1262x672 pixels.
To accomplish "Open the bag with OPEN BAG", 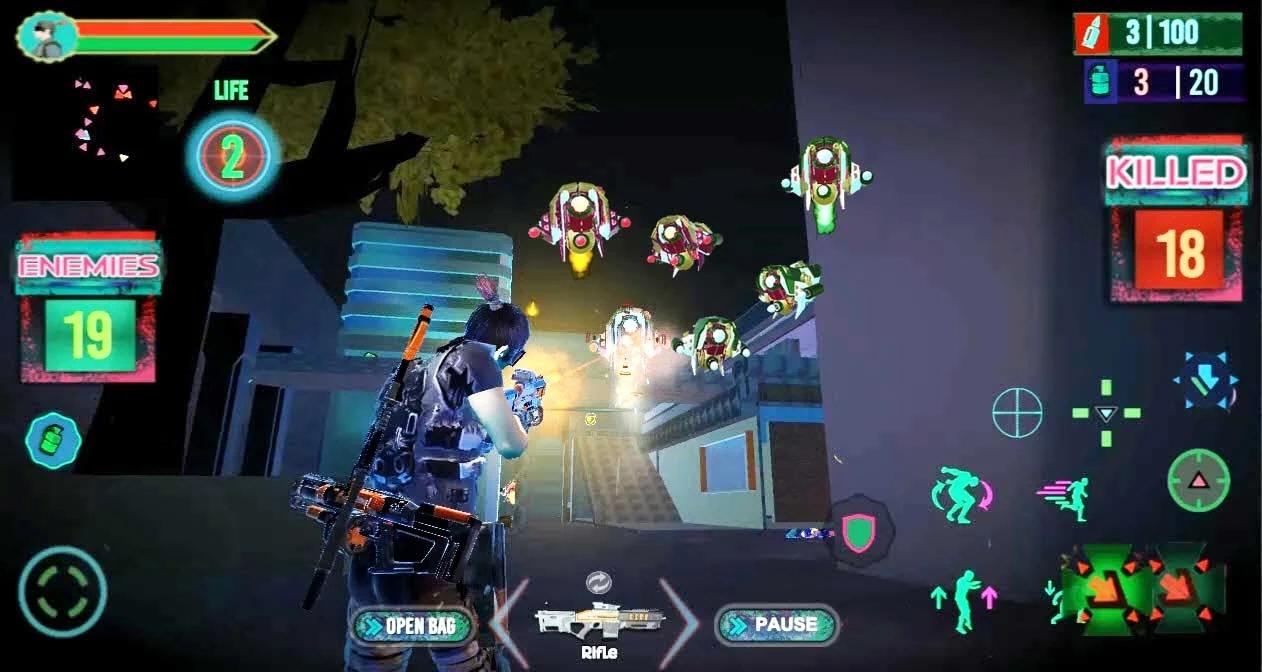I will click(413, 626).
